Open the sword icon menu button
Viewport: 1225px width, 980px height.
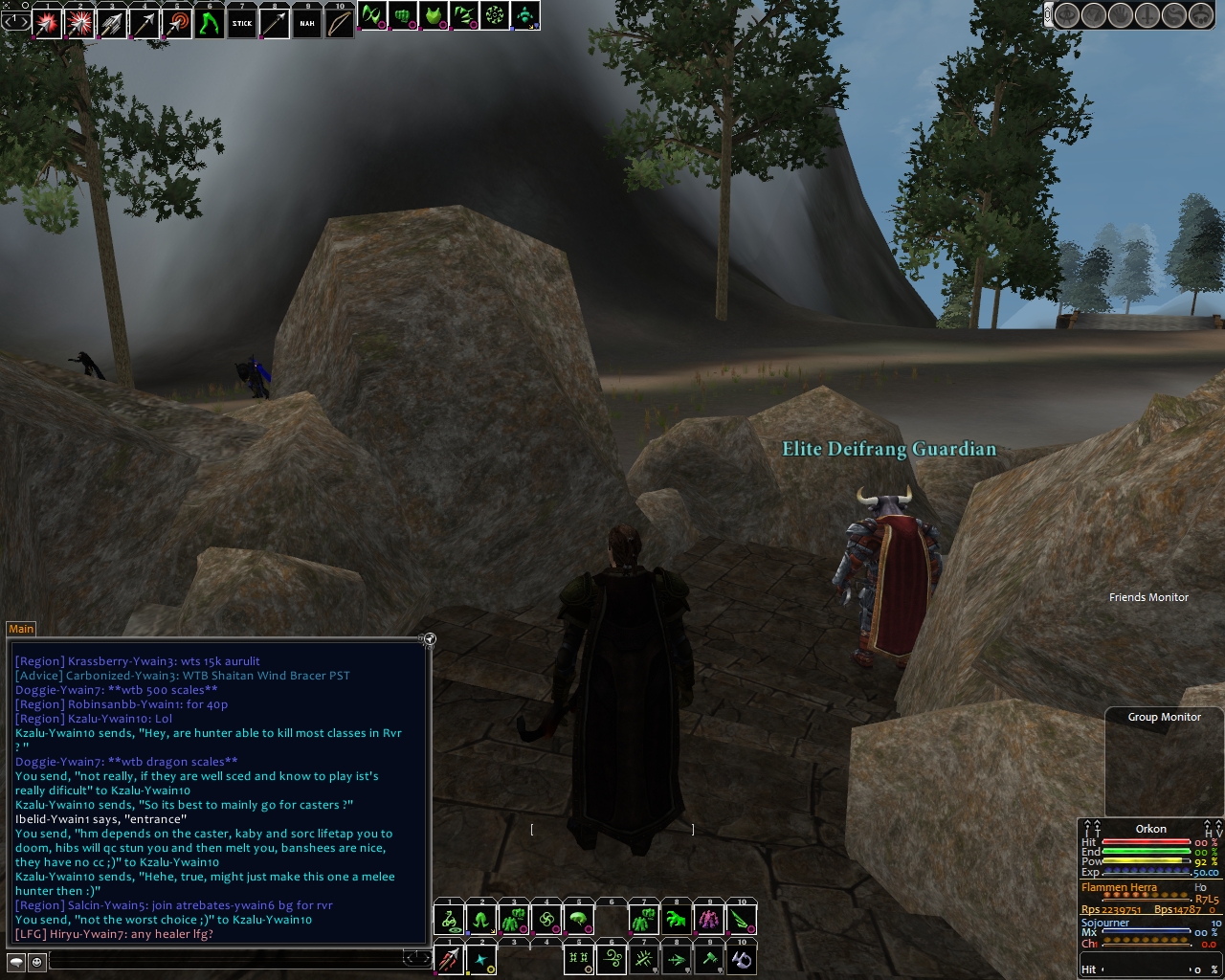pos(1146,14)
